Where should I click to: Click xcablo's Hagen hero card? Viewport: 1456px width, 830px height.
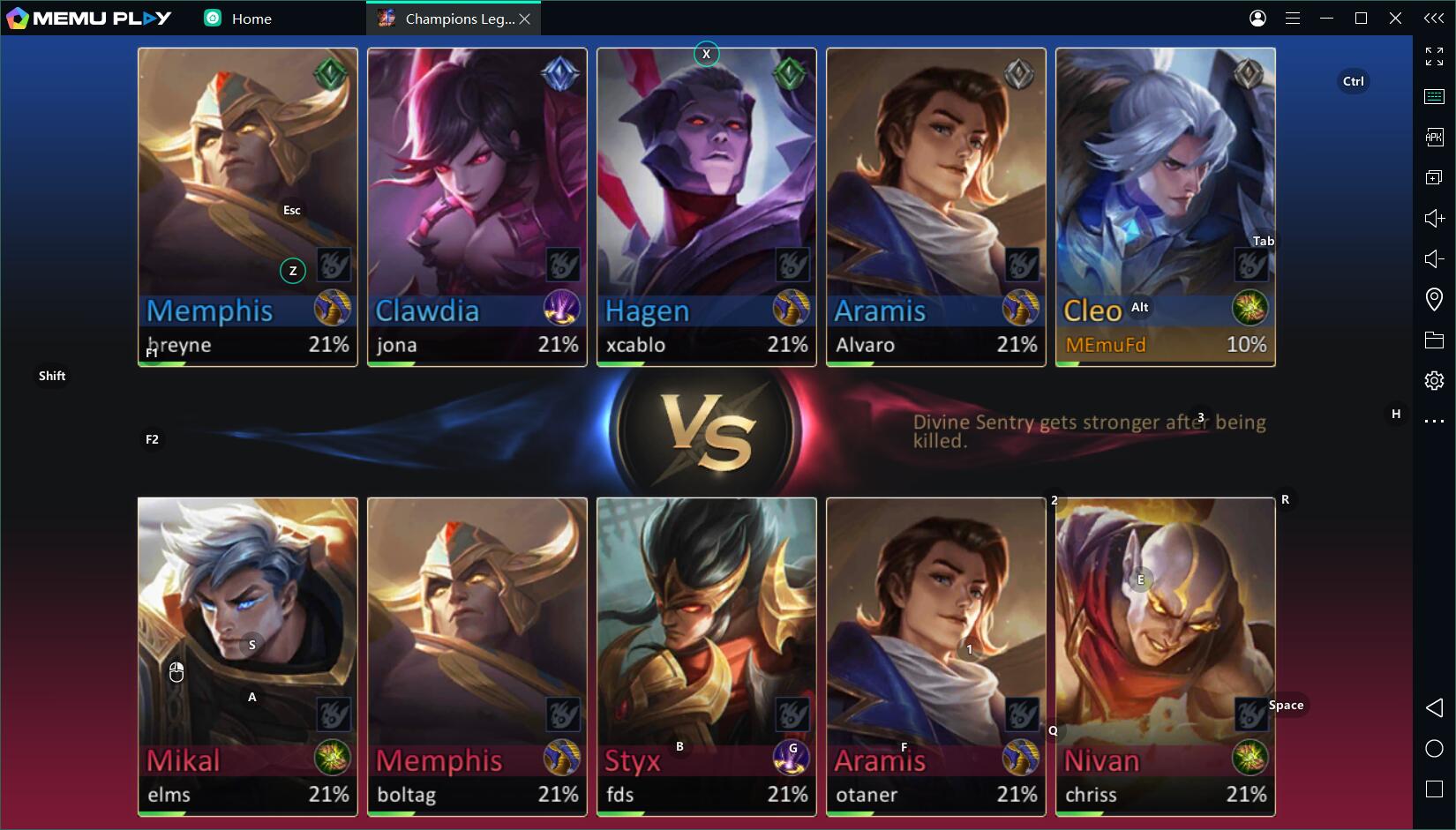pyautogui.click(x=706, y=176)
